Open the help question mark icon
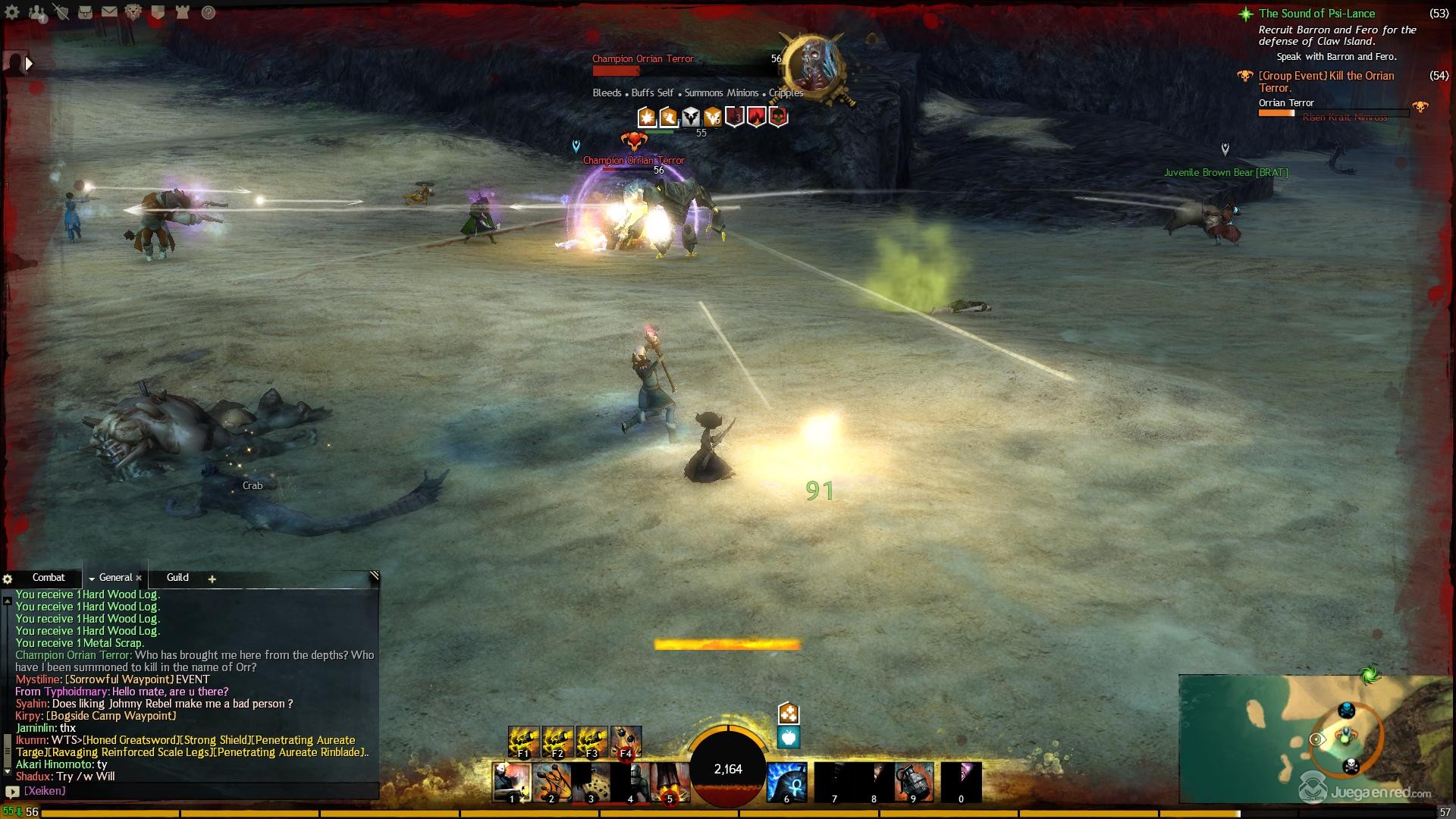This screenshot has height=819, width=1456. pyautogui.click(x=208, y=12)
